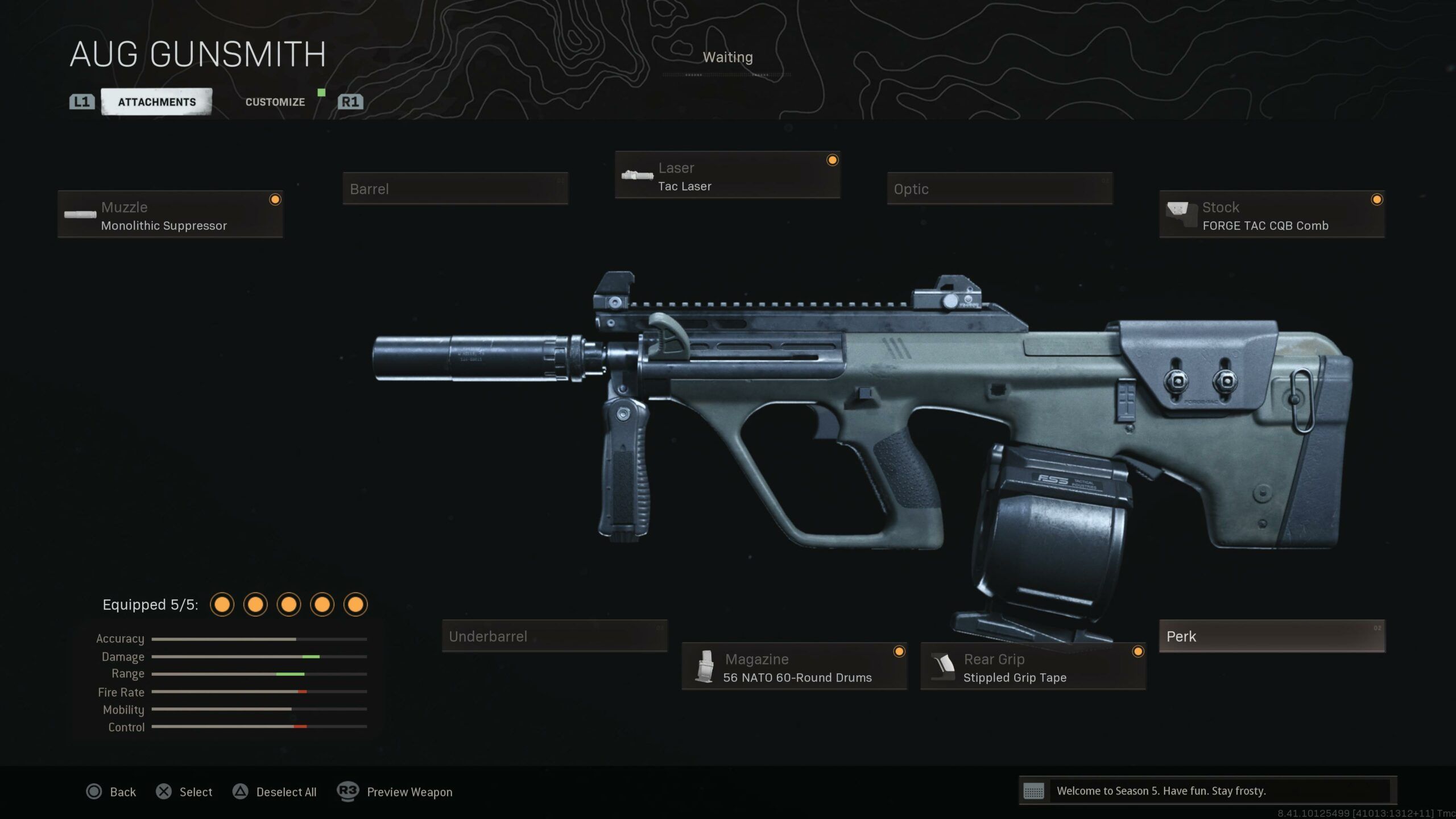Viewport: 1456px width, 819px height.
Task: Toggle the orange indicator on Monolithic Suppressor
Action: (275, 200)
